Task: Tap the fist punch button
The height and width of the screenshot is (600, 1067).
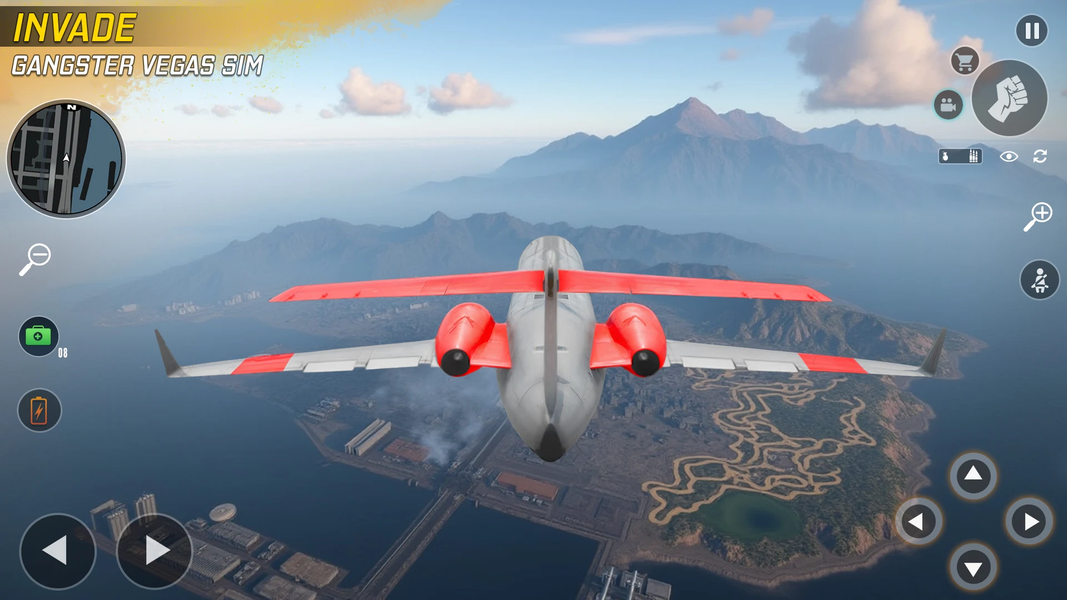Action: click(1009, 98)
